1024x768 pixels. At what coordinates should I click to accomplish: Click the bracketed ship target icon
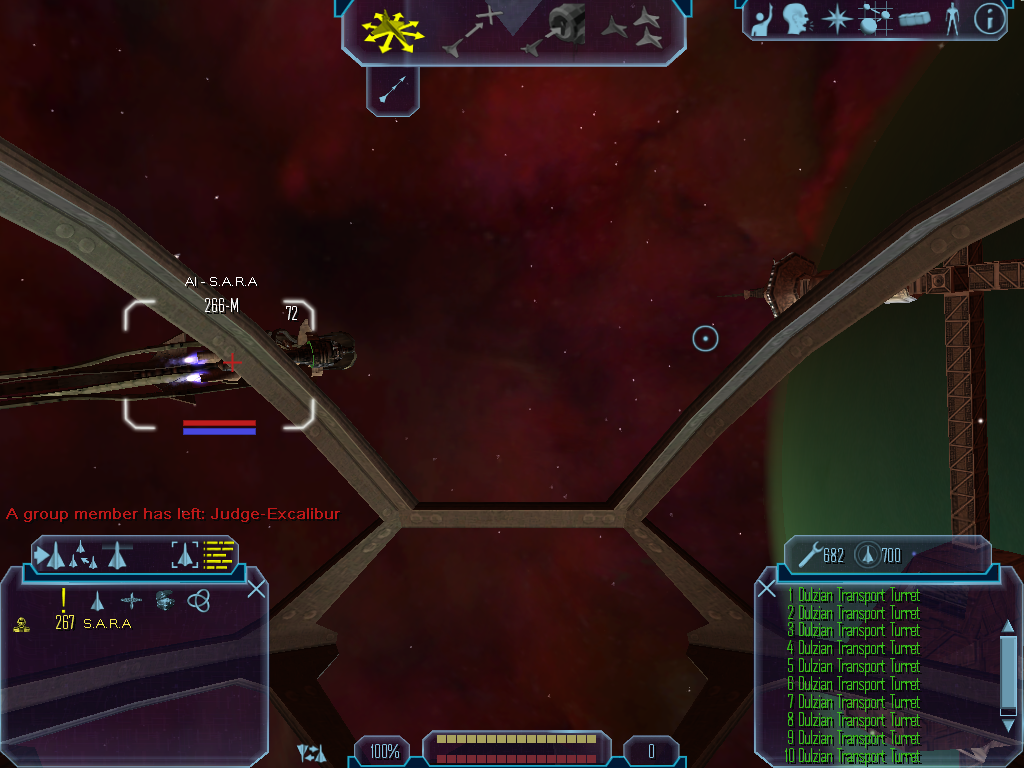(x=185, y=554)
